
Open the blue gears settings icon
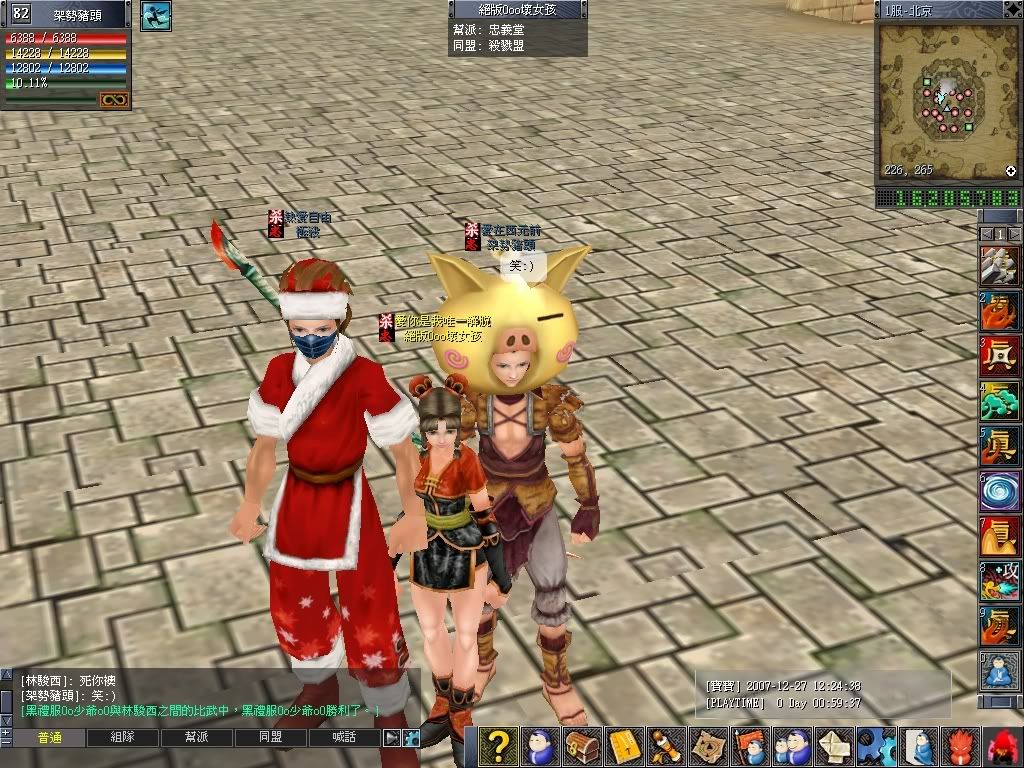pyautogui.click(x=876, y=746)
